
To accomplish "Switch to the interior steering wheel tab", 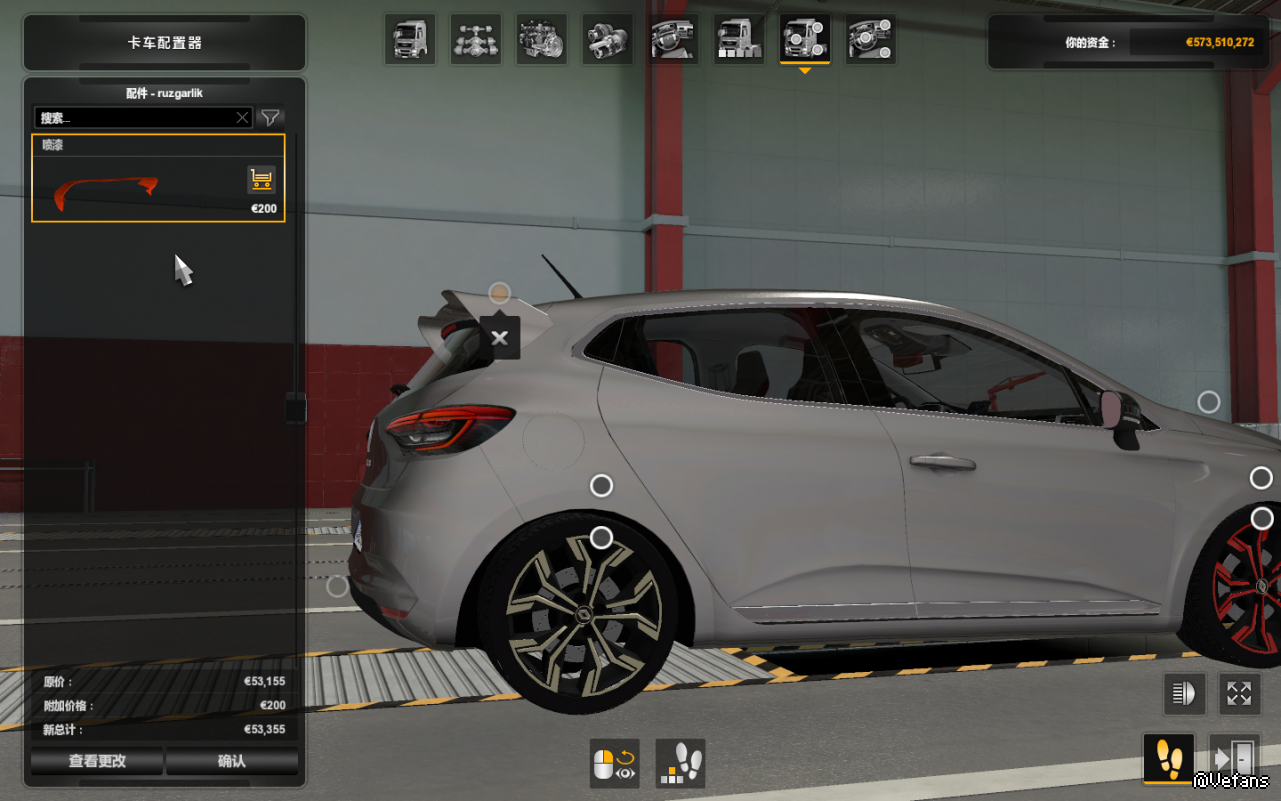I will (673, 40).
